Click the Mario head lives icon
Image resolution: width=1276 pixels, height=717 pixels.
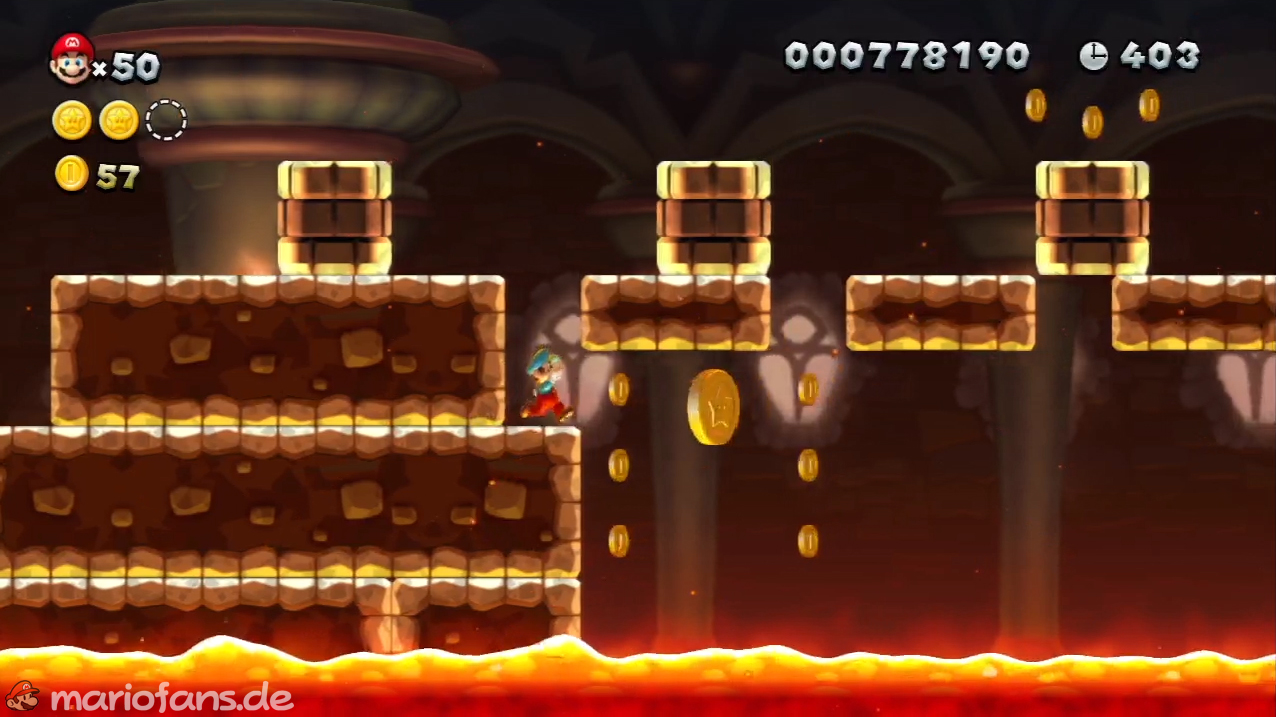click(71, 58)
